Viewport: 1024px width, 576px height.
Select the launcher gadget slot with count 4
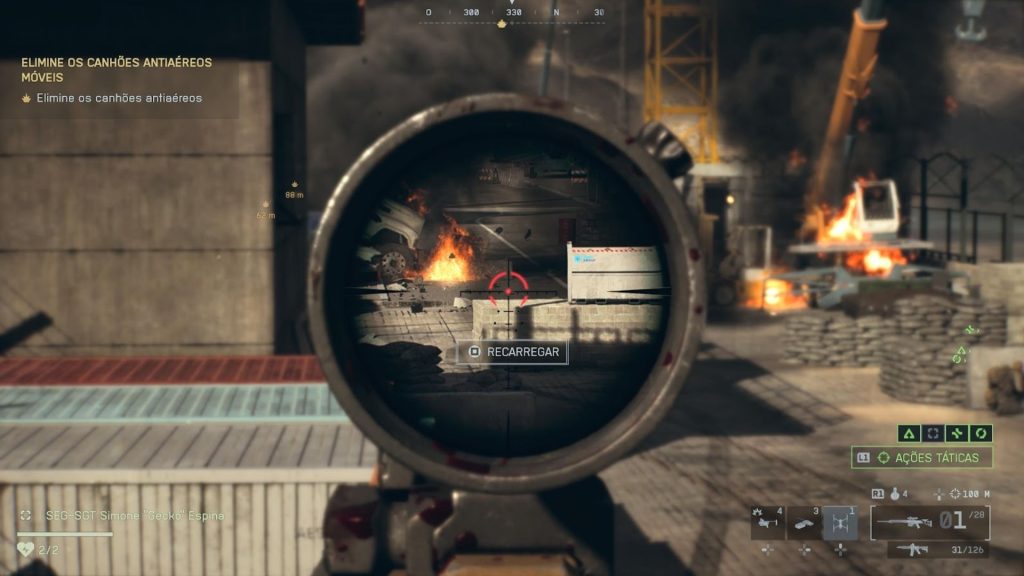click(767, 522)
